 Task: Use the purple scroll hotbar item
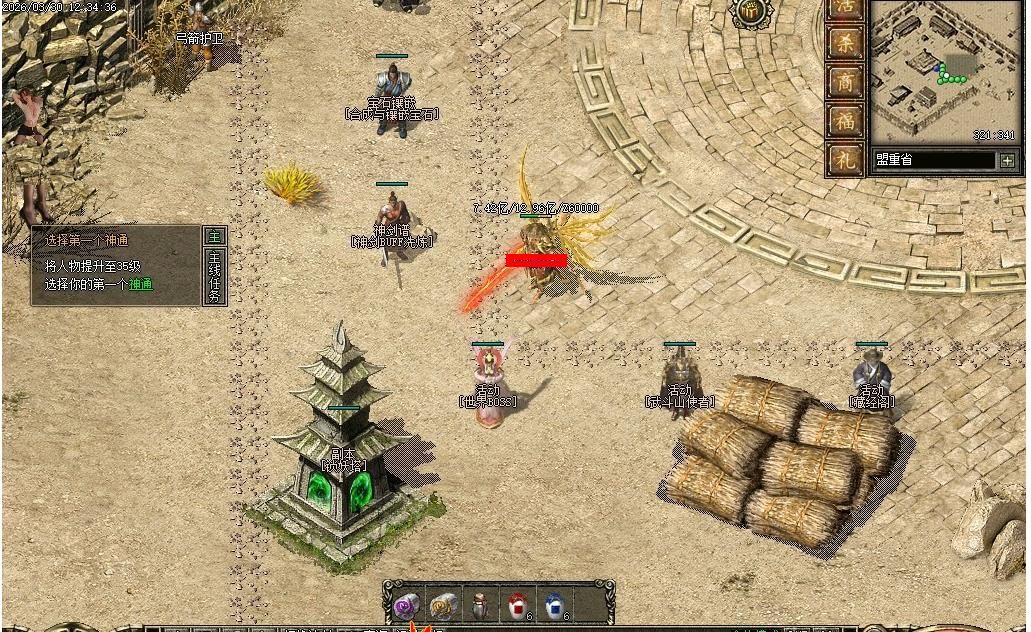pos(406,605)
